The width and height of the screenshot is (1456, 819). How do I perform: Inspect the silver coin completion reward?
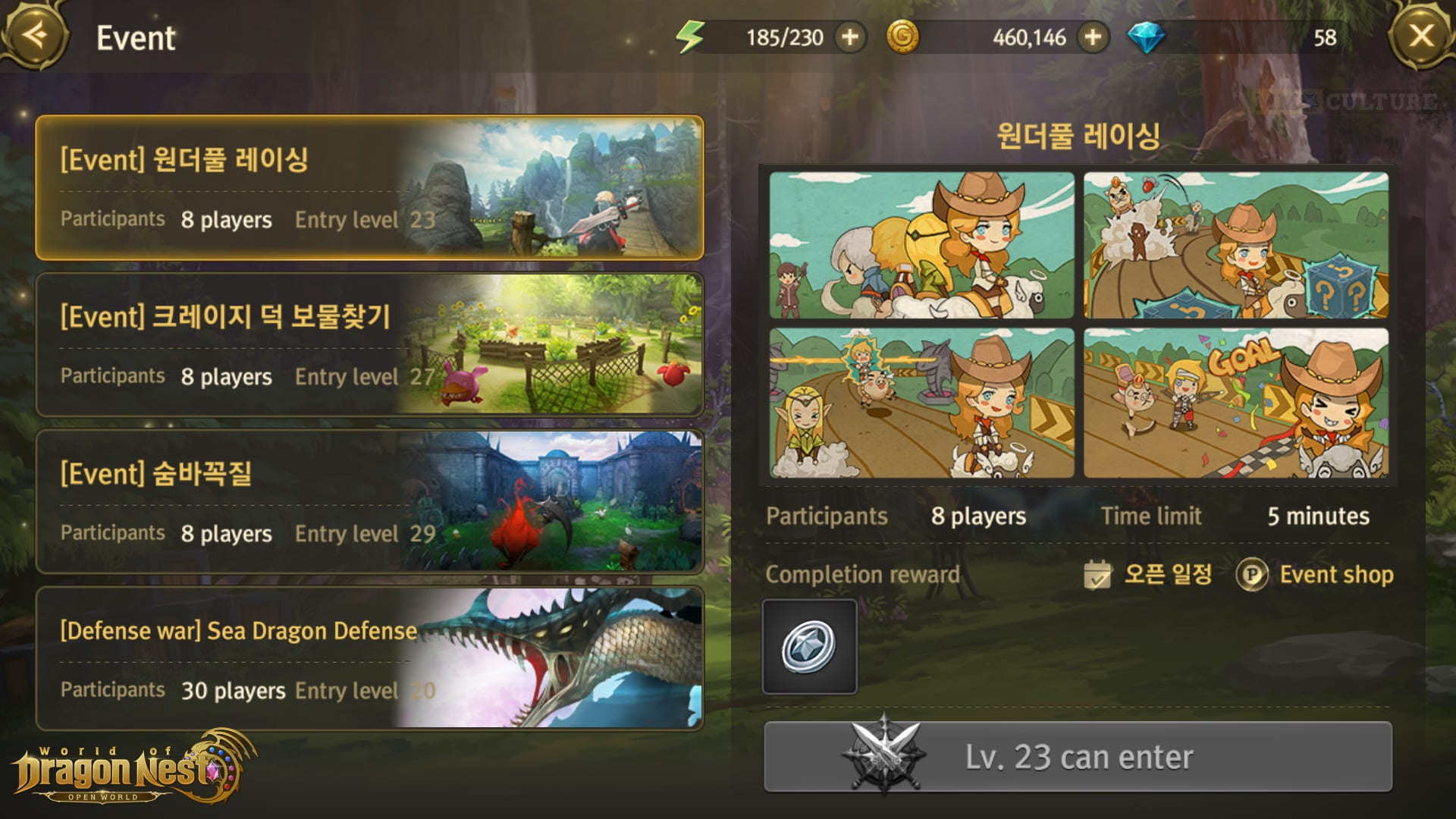pos(809,647)
